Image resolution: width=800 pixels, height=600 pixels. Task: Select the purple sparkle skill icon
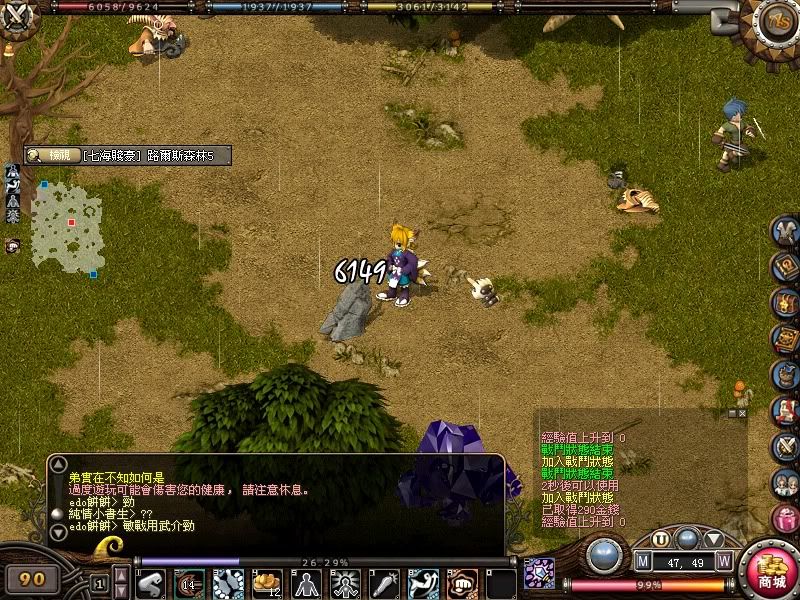pyautogui.click(x=539, y=574)
